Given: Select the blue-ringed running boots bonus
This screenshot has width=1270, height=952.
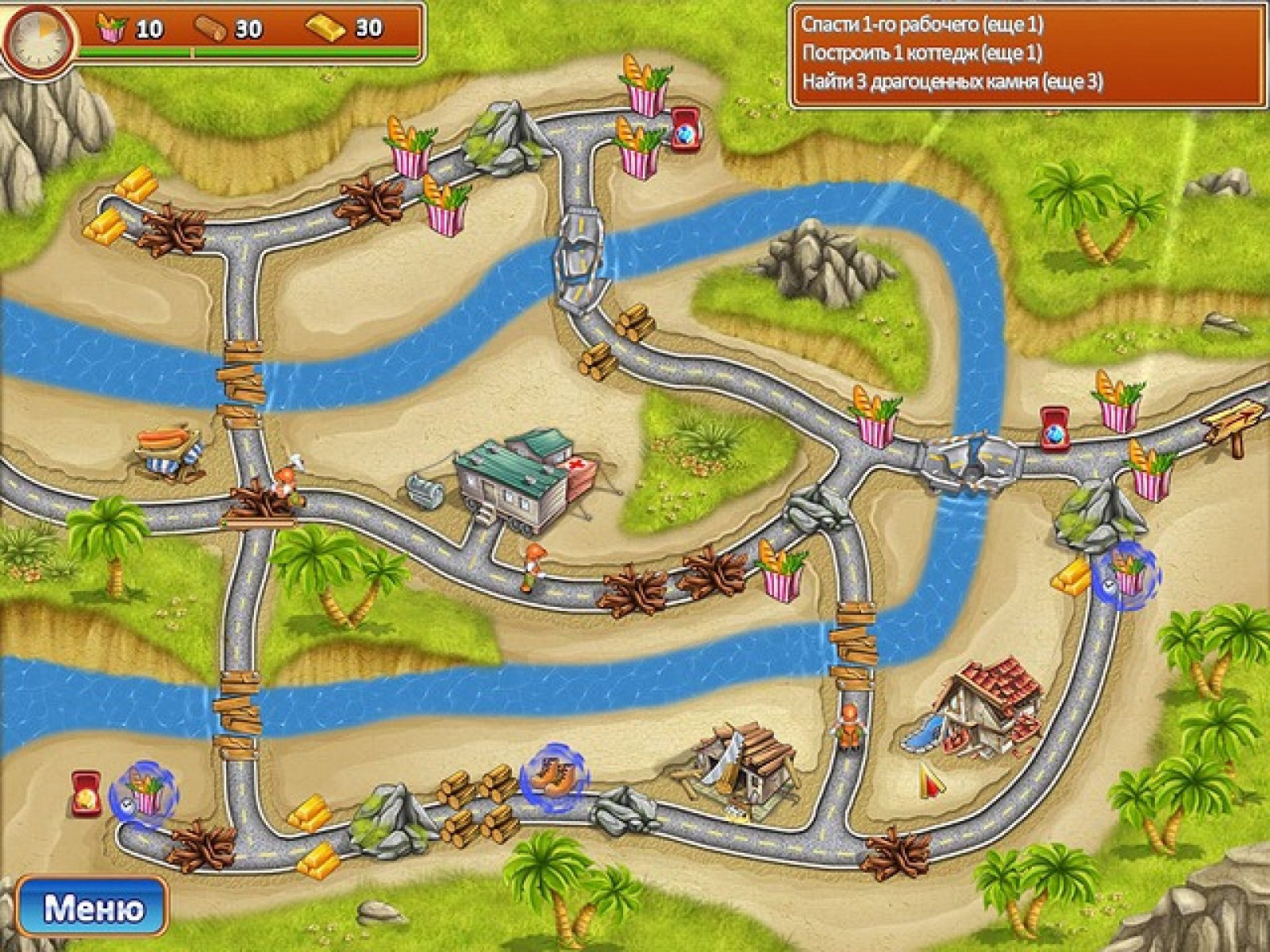Looking at the screenshot, I should coord(554,770).
